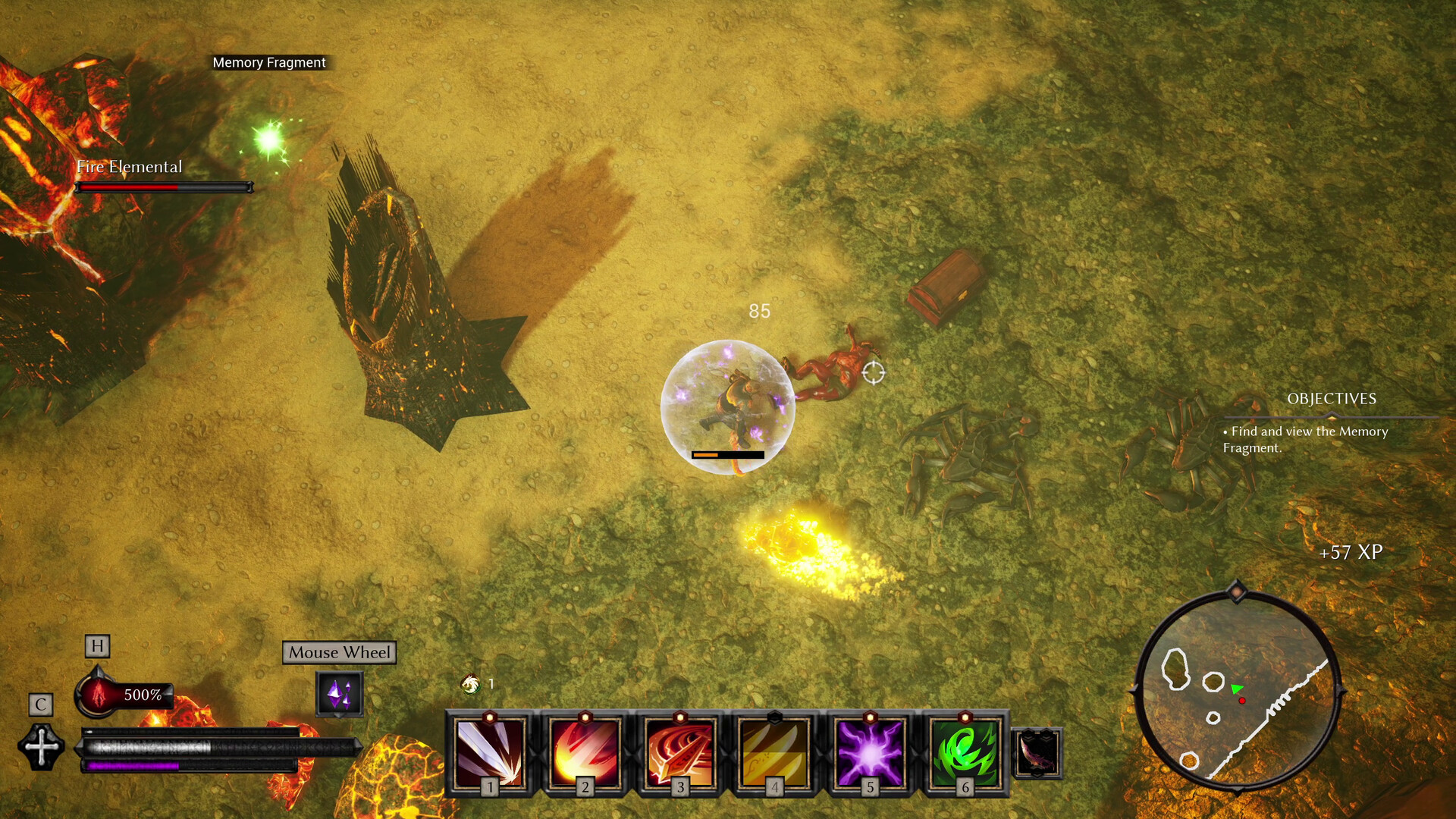Select the golden blade ability slot
Screen dimensions: 1456x819
click(774, 752)
